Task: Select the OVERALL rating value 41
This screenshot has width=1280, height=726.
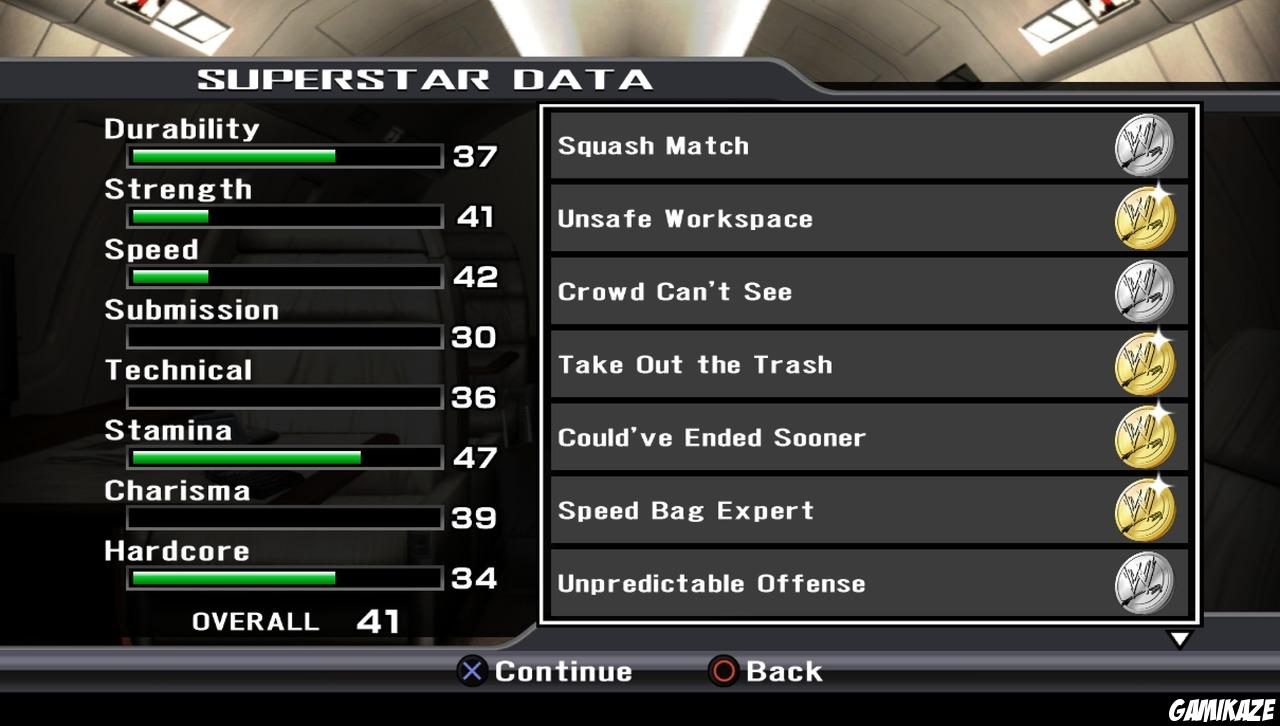Action: pyautogui.click(x=381, y=621)
